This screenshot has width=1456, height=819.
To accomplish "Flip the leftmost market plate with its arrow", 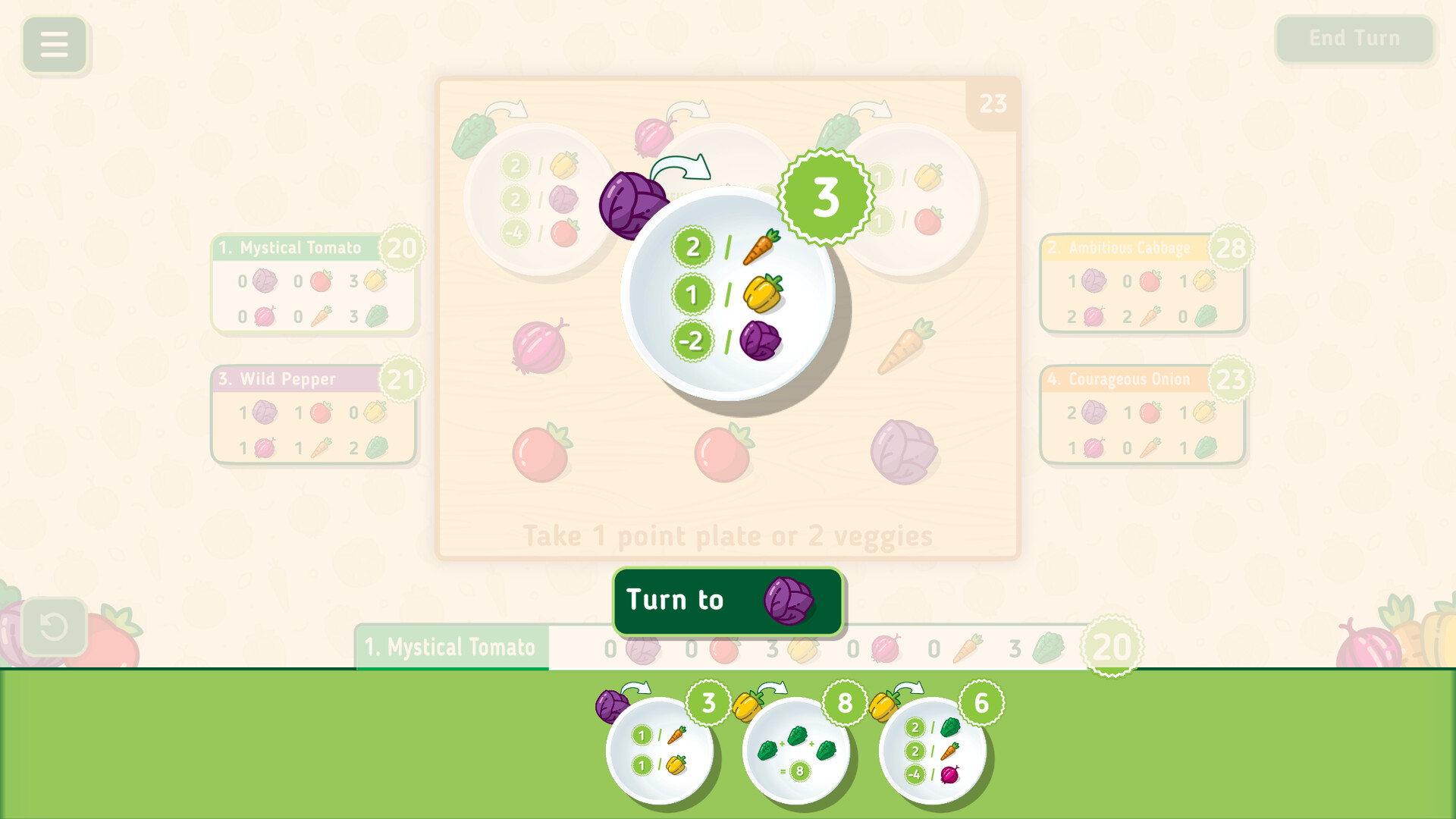I will coord(507,110).
